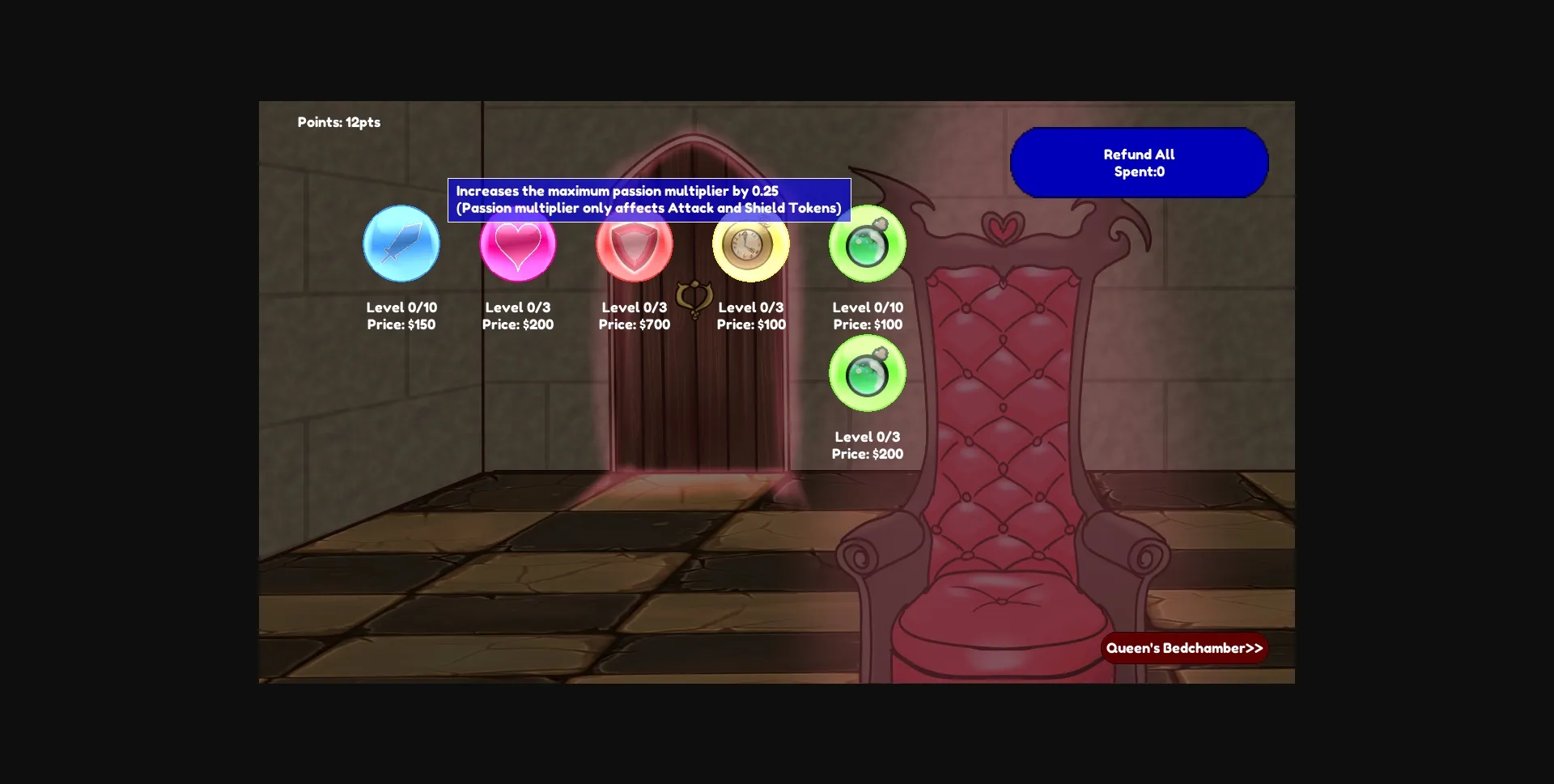The height and width of the screenshot is (784, 1554).
Task: Select the lower green potion upgrade
Action: point(867,373)
